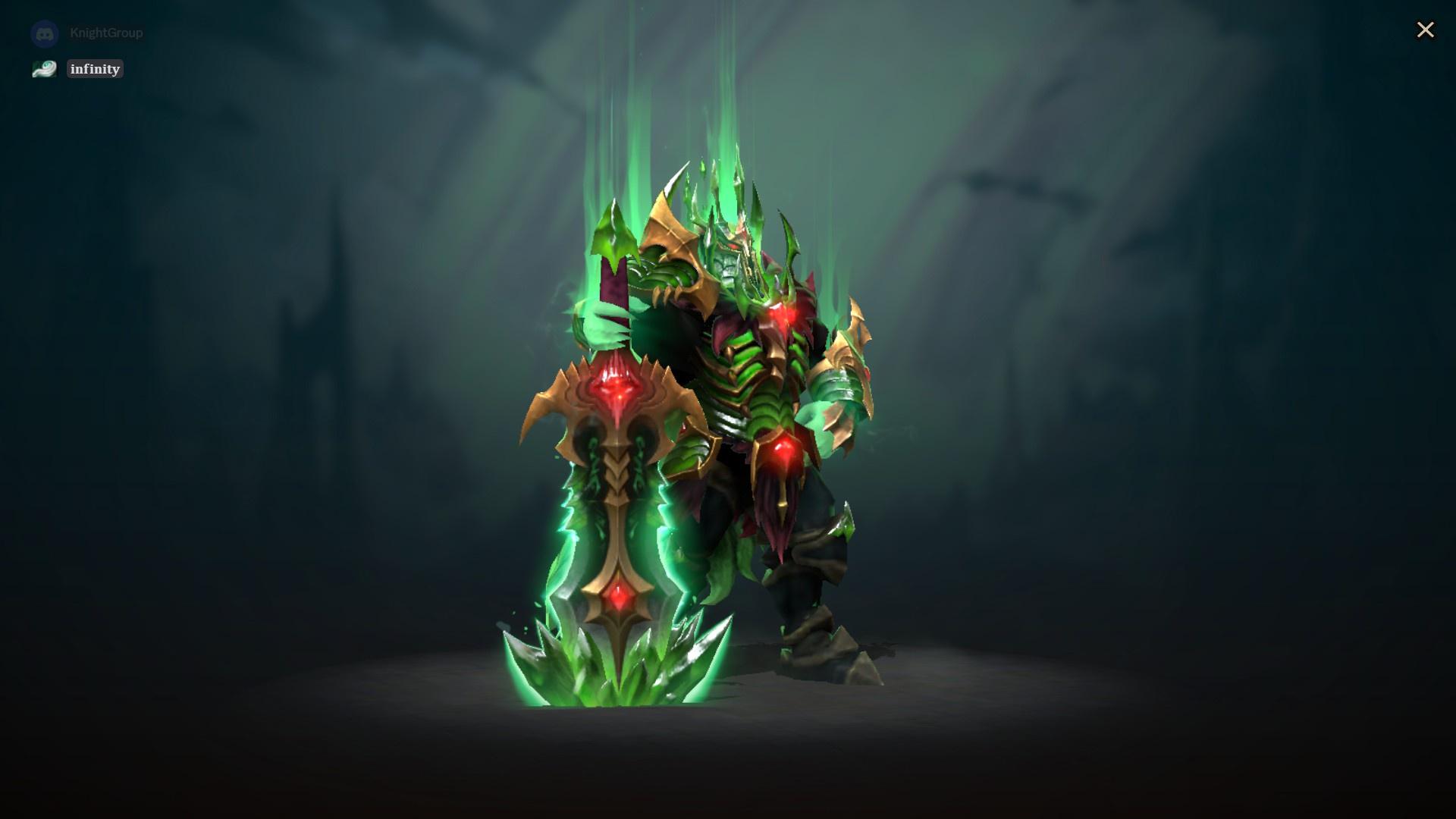Open the infinity tag label
The height and width of the screenshot is (819, 1456).
(x=95, y=69)
